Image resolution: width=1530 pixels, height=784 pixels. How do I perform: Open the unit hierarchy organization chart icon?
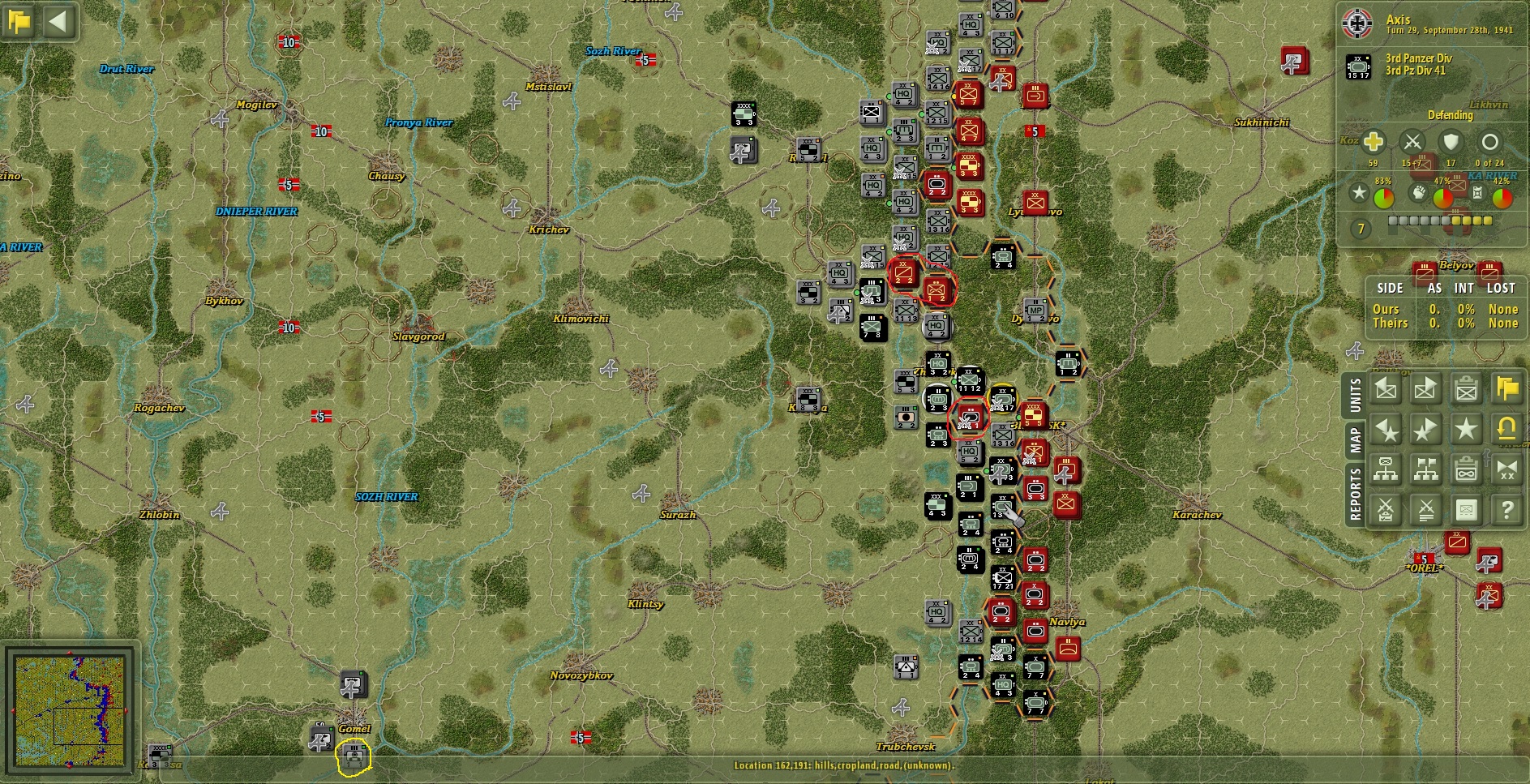[x=1386, y=469]
